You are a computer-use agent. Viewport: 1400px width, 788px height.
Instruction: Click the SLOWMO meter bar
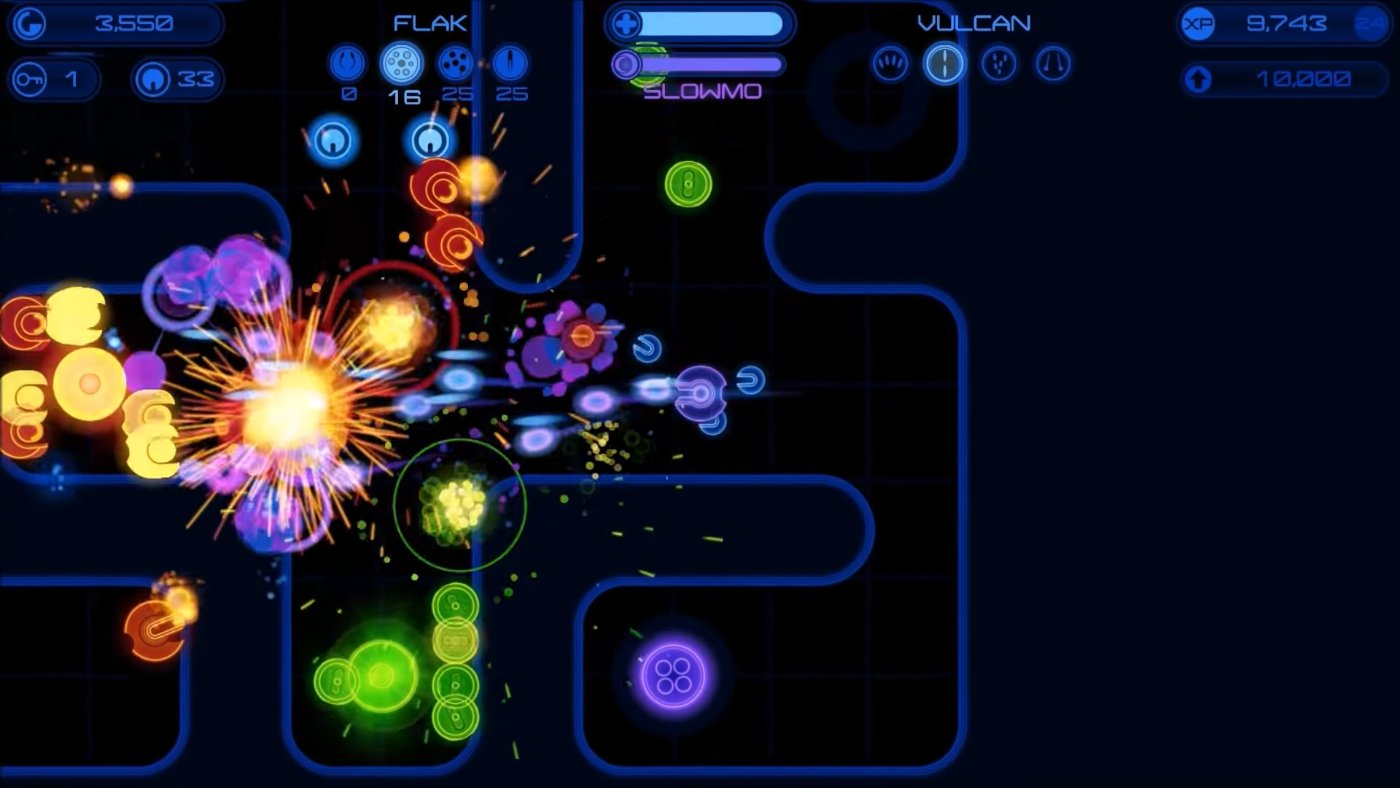710,64
